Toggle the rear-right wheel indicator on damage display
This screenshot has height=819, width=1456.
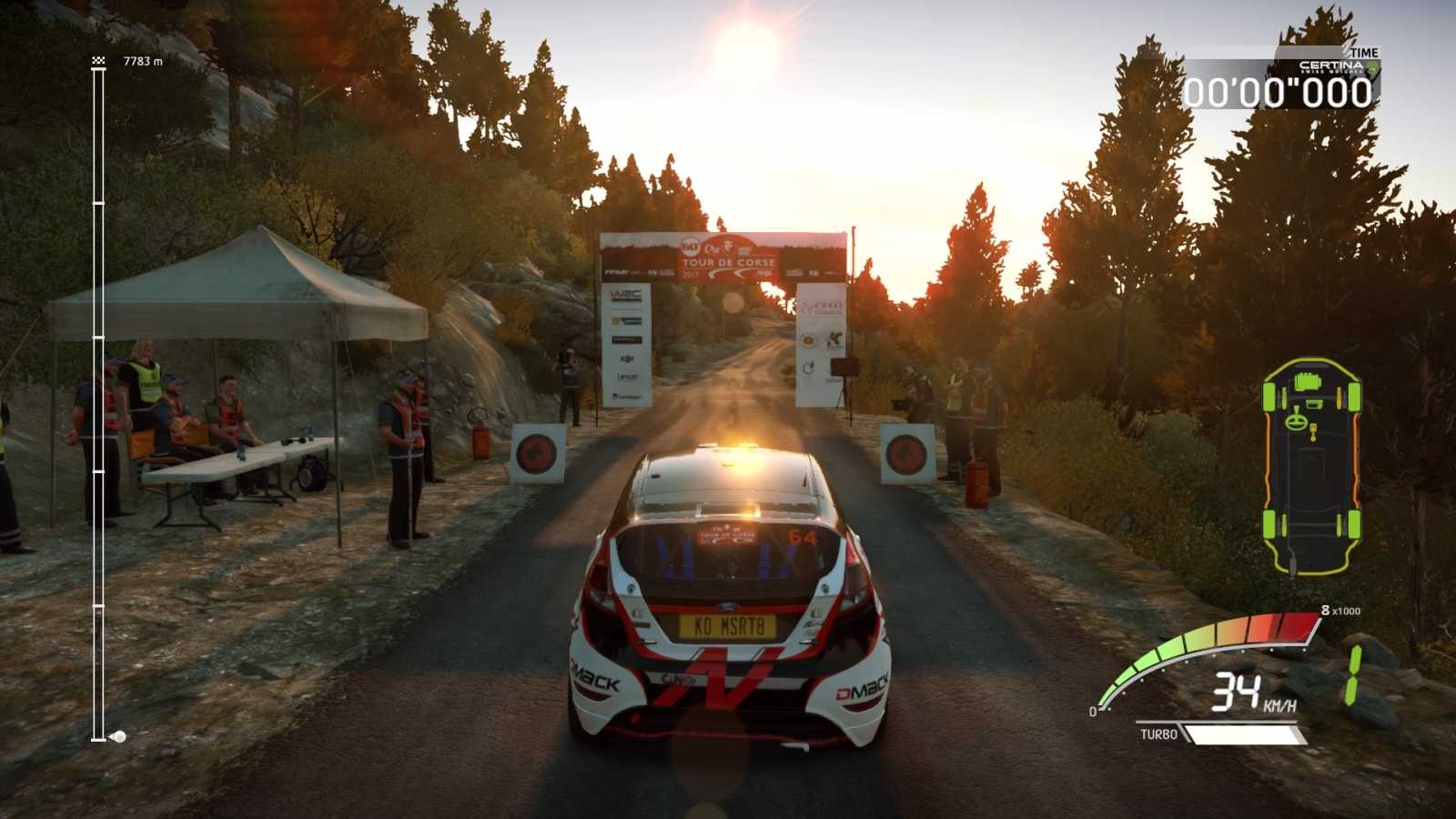(x=1354, y=524)
